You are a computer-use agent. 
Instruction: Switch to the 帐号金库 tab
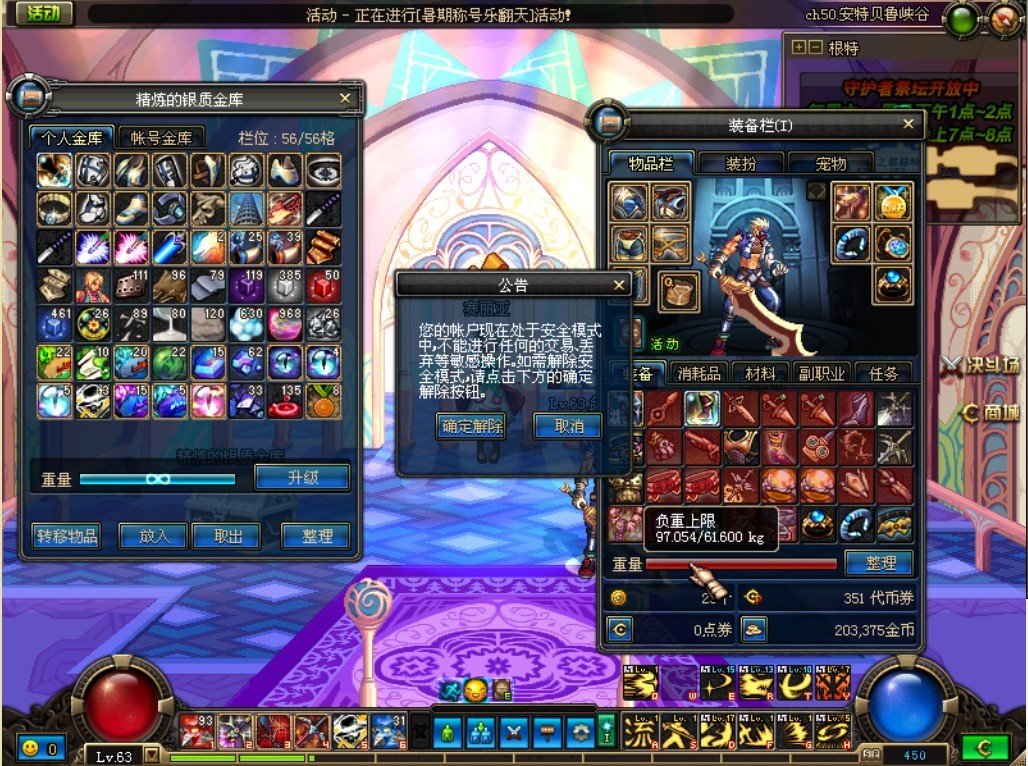pyautogui.click(x=161, y=138)
